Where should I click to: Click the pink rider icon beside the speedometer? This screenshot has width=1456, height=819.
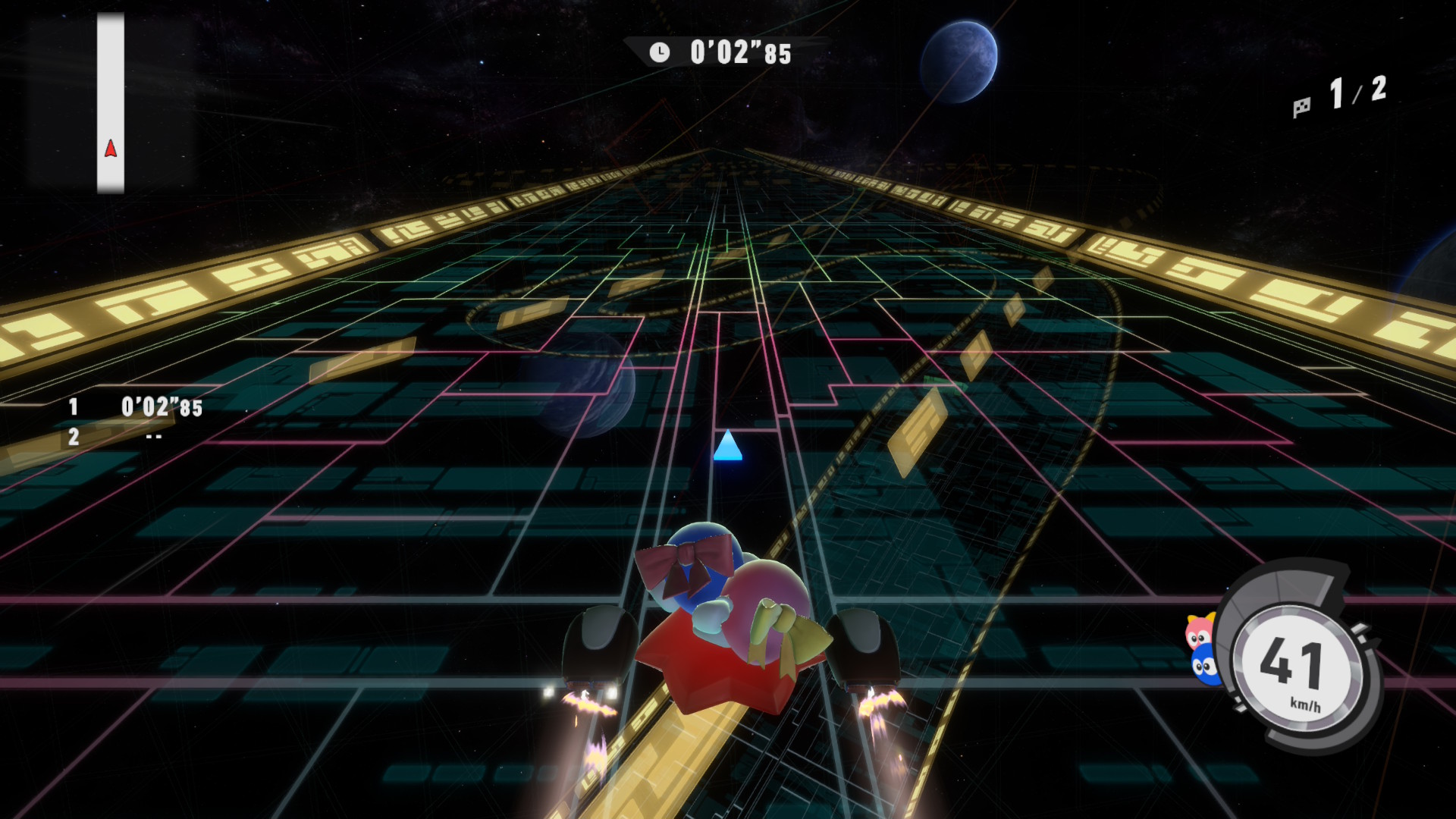pos(1200,631)
